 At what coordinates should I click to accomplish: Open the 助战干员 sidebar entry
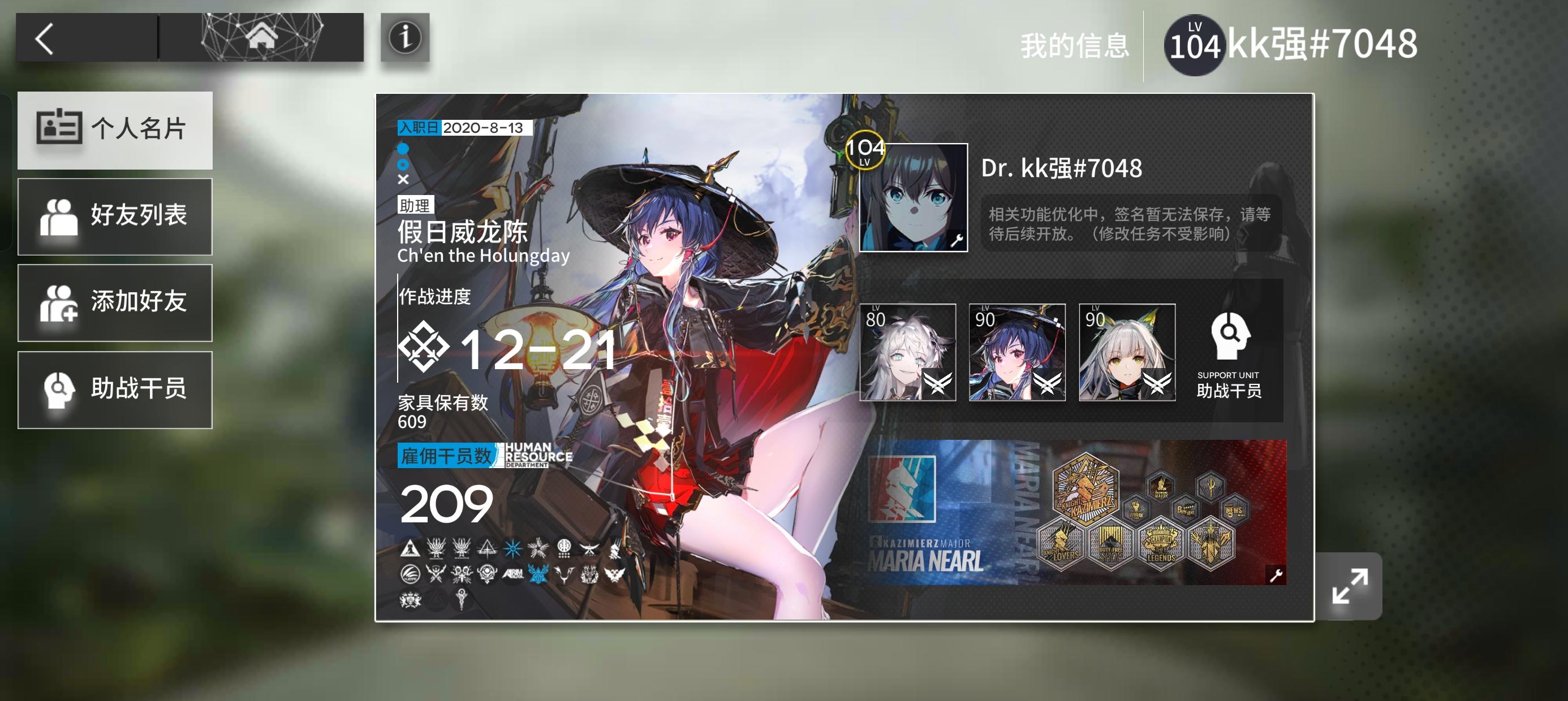[x=114, y=390]
